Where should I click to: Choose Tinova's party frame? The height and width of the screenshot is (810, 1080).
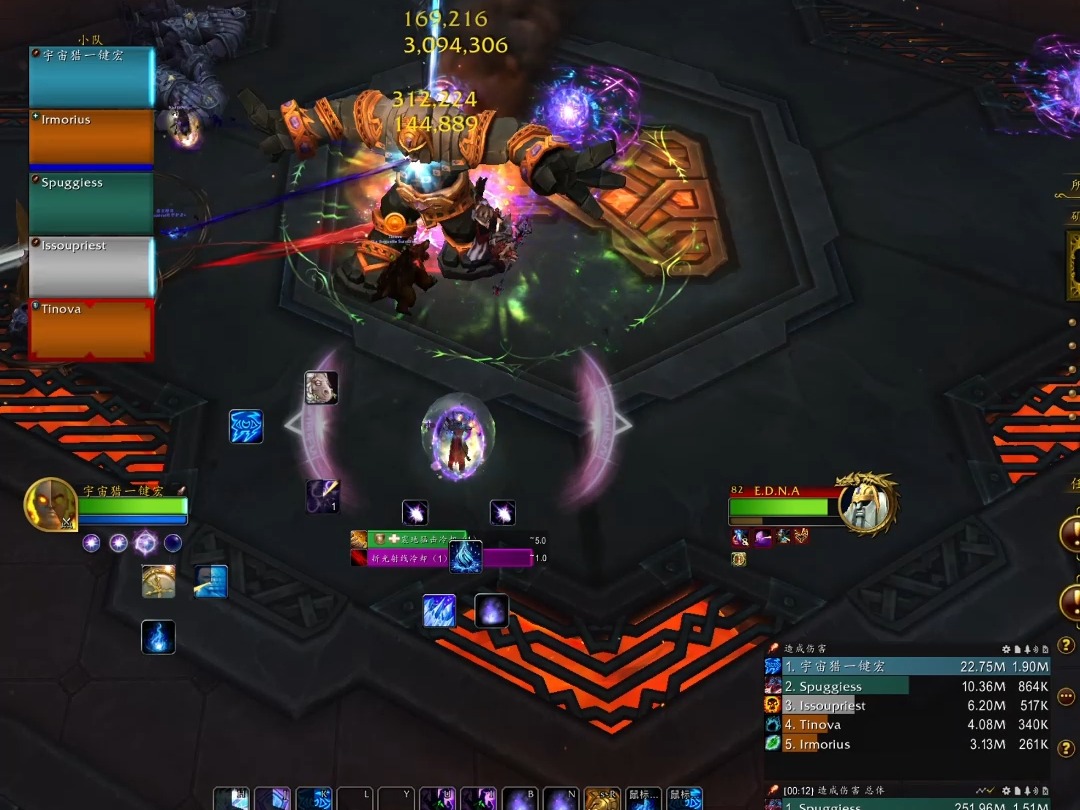point(91,329)
